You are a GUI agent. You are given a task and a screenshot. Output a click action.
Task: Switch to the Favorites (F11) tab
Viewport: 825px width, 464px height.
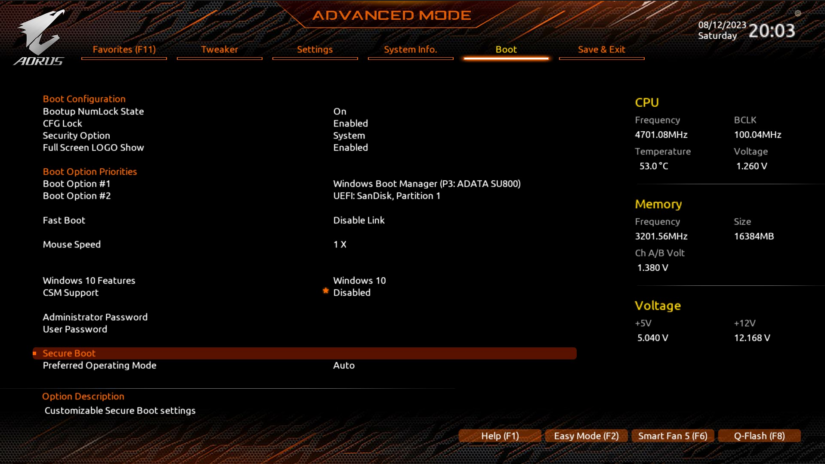tap(124, 49)
